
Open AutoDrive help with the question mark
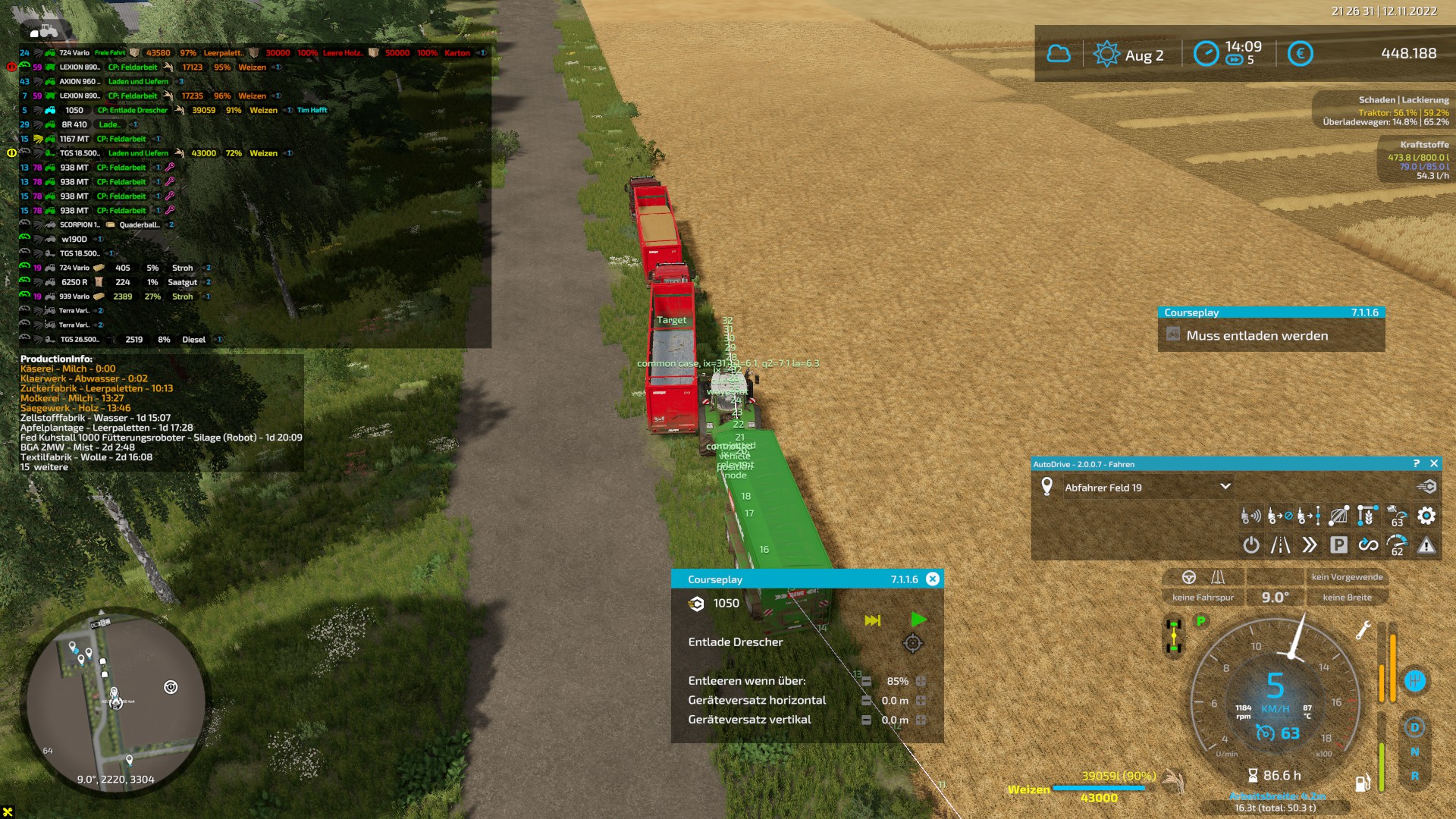1417,463
